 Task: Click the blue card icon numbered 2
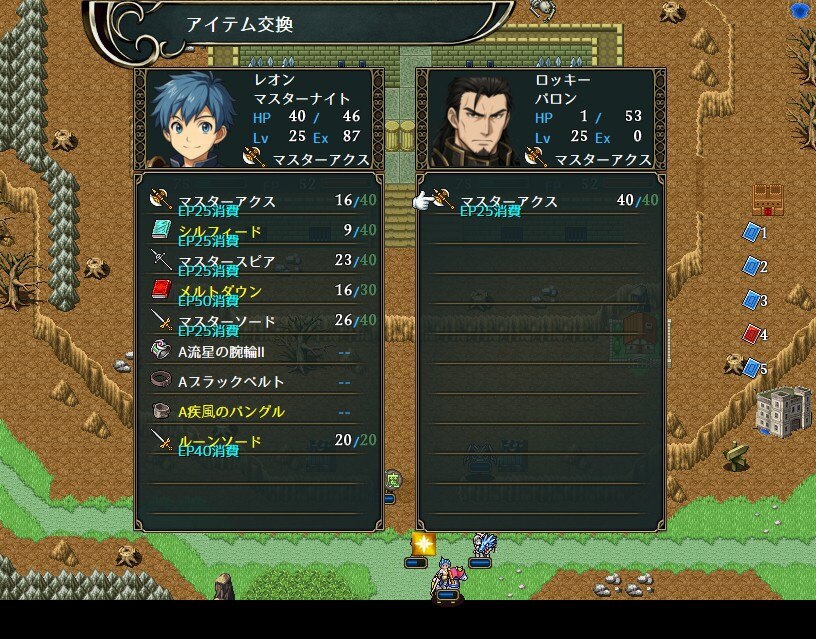coord(752,266)
